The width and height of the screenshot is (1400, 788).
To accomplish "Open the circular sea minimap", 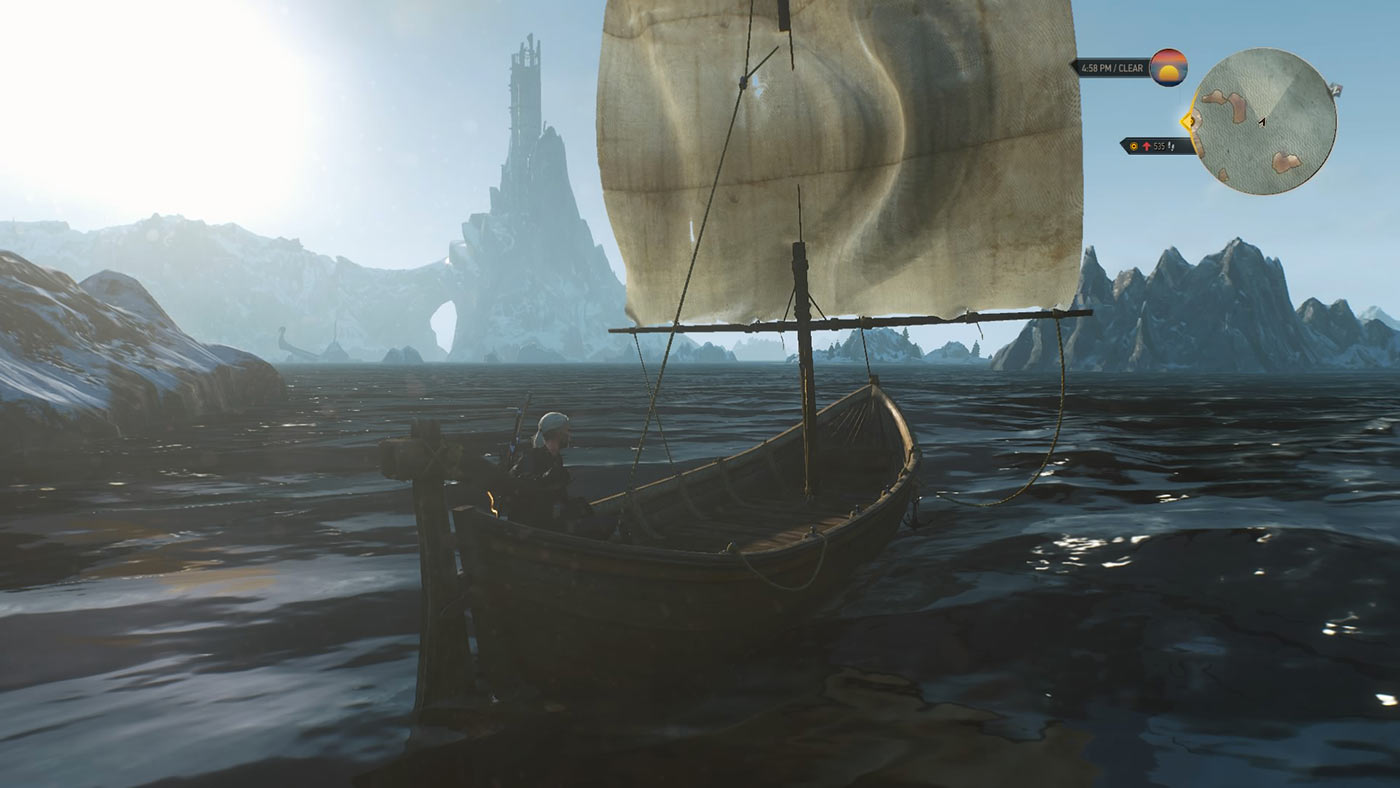I will (x=1265, y=121).
